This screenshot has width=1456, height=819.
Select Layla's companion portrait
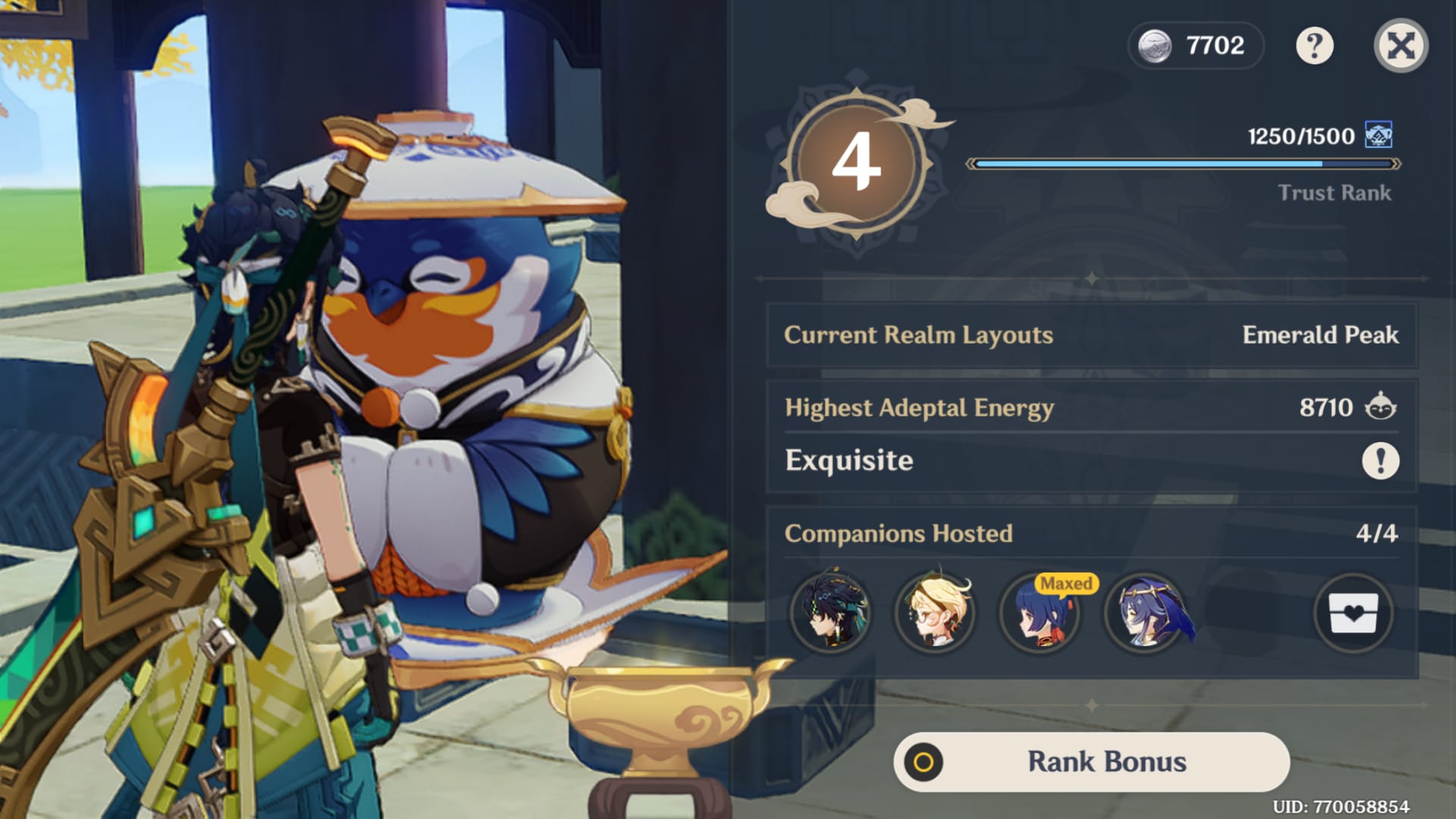pos(1144,614)
